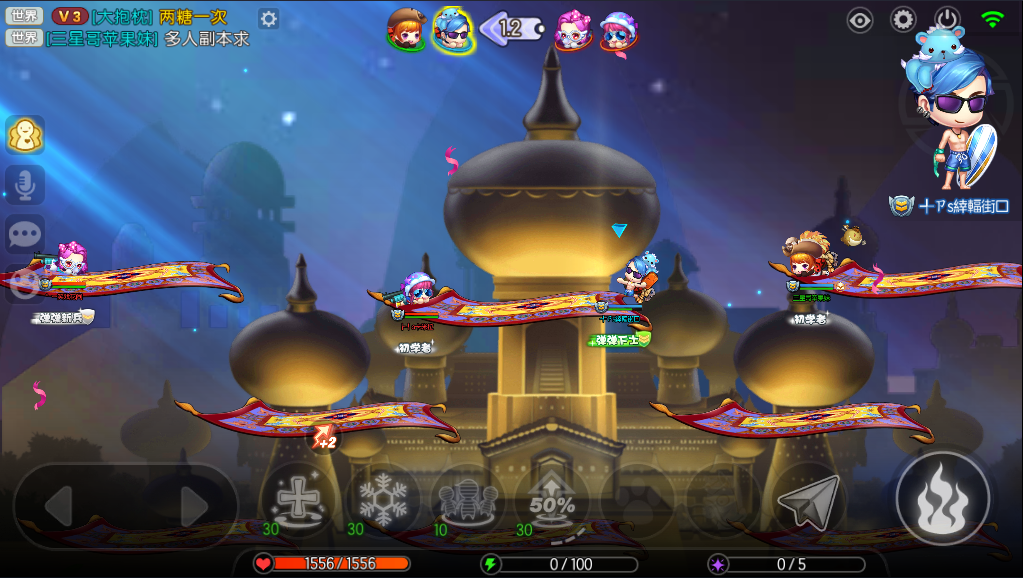
Task: Select the brown-hat orange-haired player avatar
Action: [406, 28]
